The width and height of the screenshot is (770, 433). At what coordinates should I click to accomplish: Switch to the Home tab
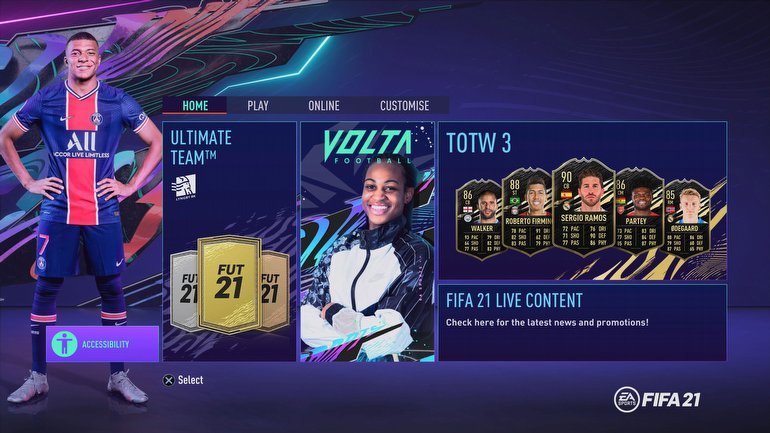[195, 105]
